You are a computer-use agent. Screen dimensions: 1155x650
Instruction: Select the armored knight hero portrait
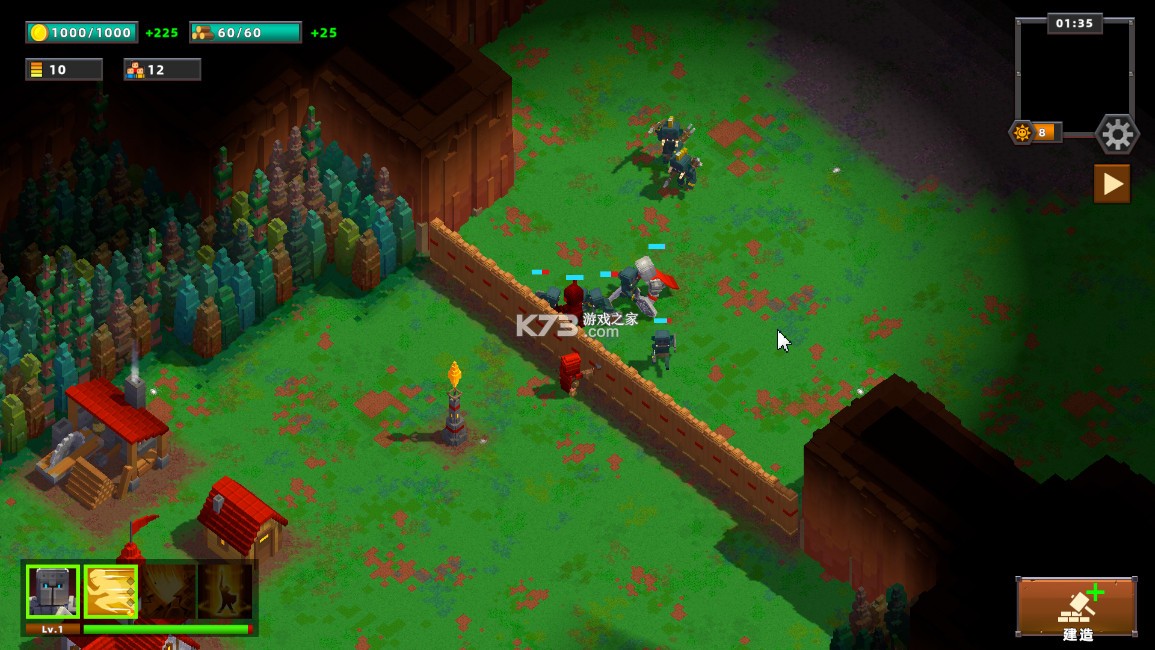pyautogui.click(x=52, y=591)
